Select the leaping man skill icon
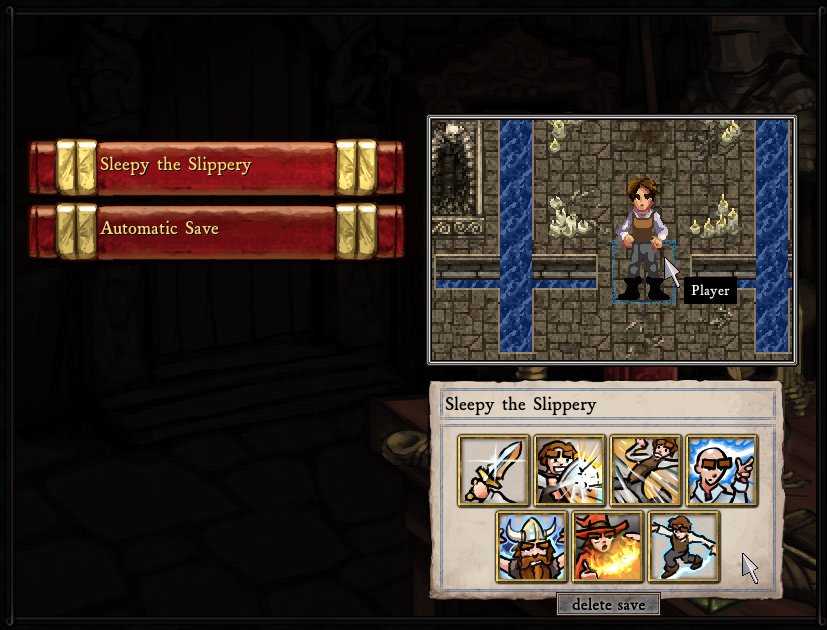 [x=684, y=546]
